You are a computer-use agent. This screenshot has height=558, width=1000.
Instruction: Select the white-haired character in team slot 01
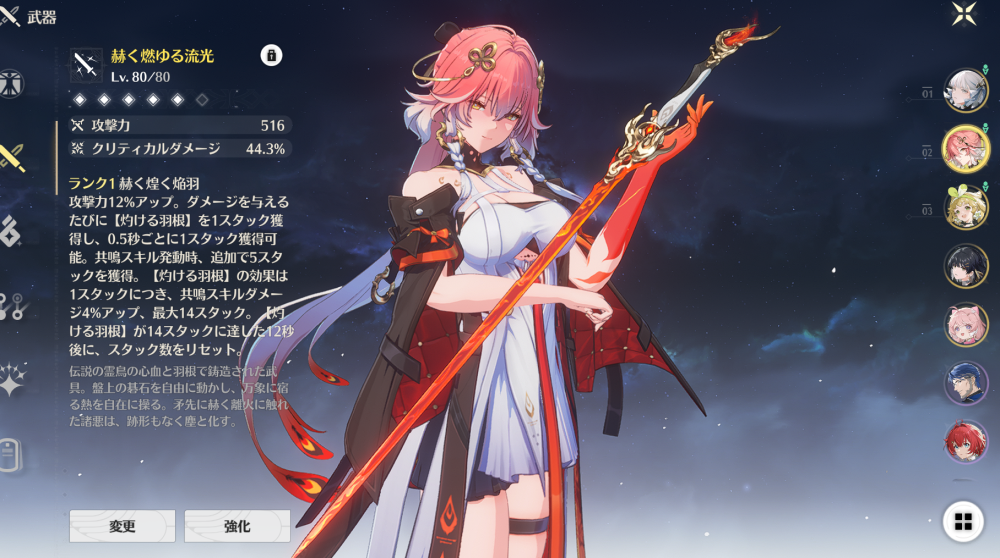(x=966, y=91)
